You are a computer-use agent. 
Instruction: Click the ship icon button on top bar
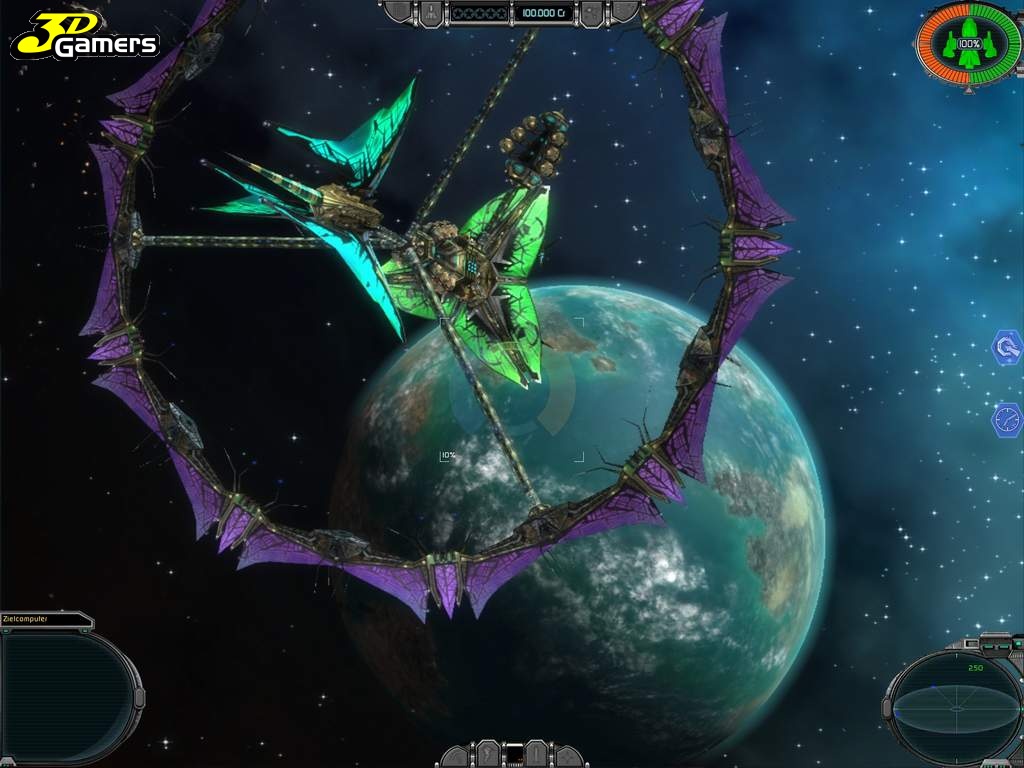tap(430, 13)
